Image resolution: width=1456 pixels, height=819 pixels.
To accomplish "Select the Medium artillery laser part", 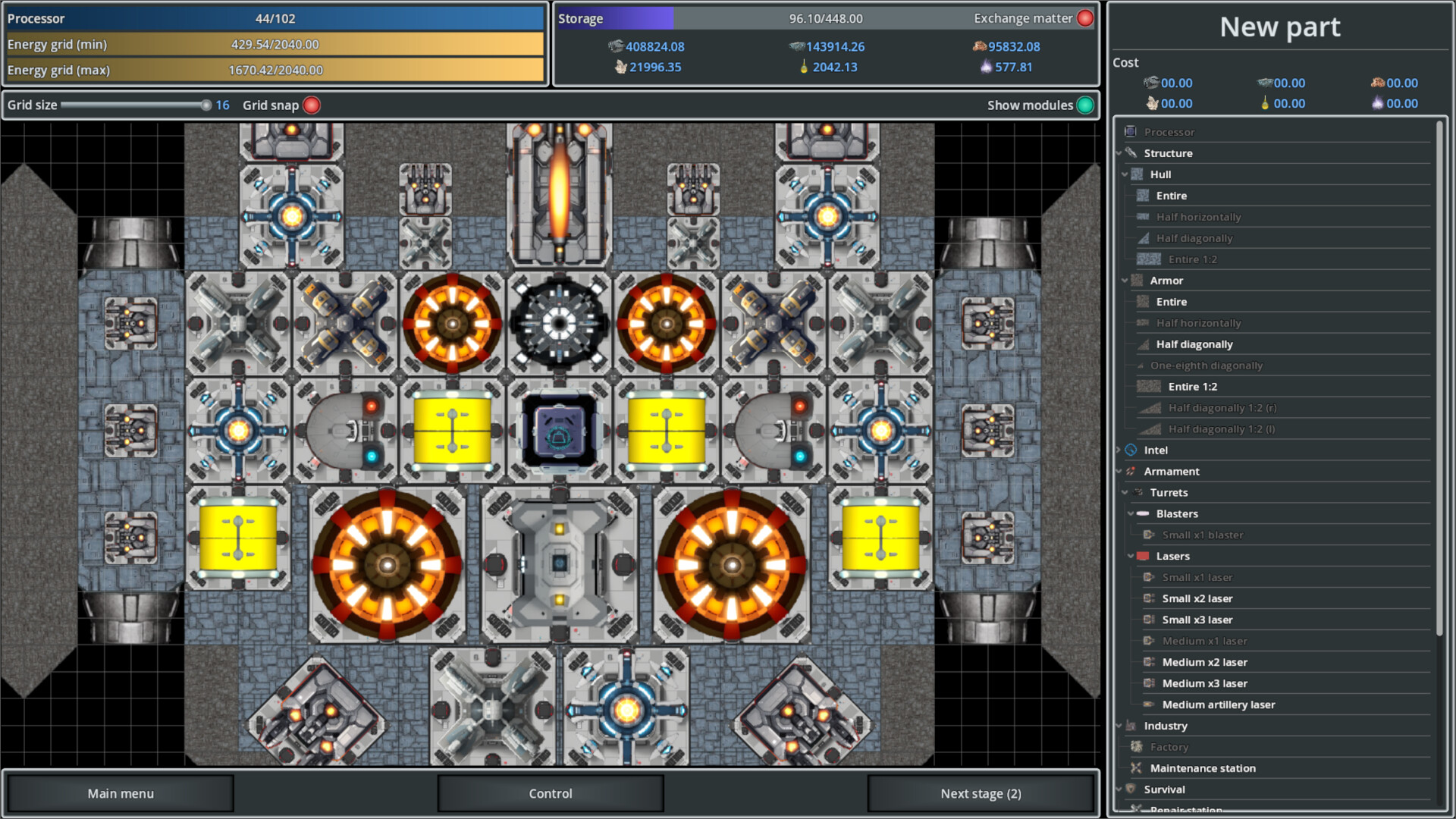I will coord(1219,704).
